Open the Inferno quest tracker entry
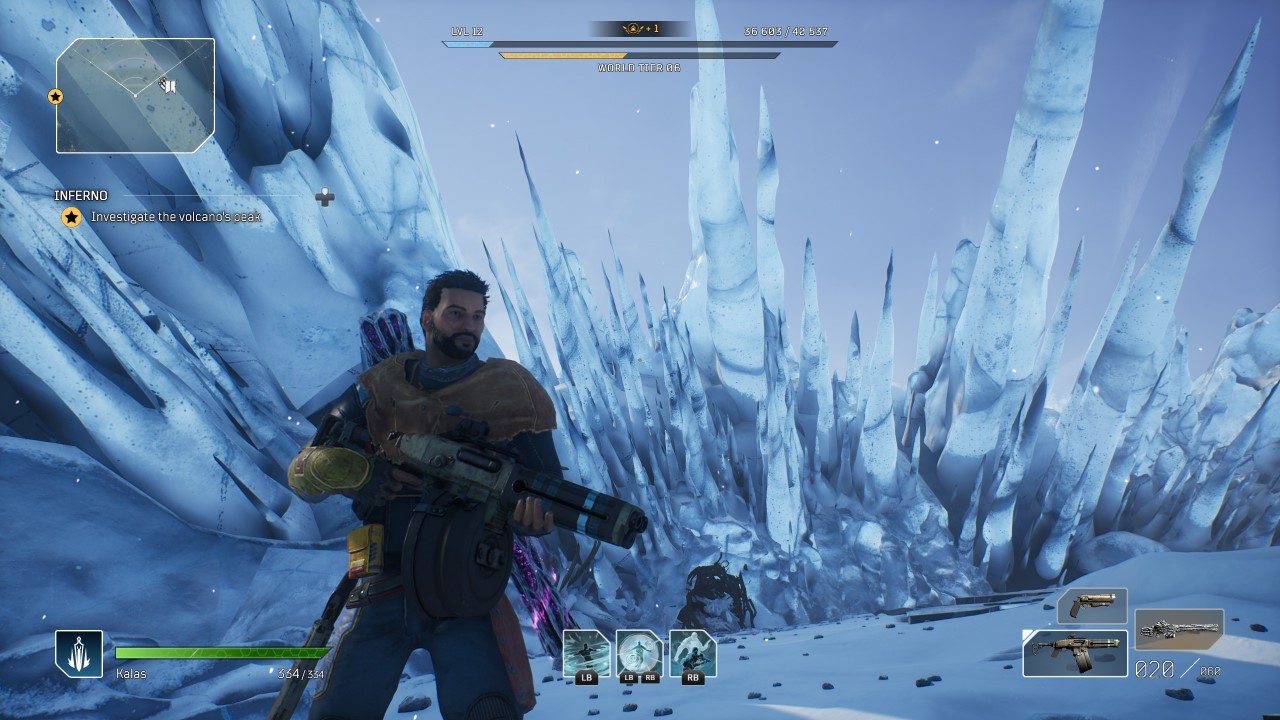The width and height of the screenshot is (1280, 720). coord(81,196)
